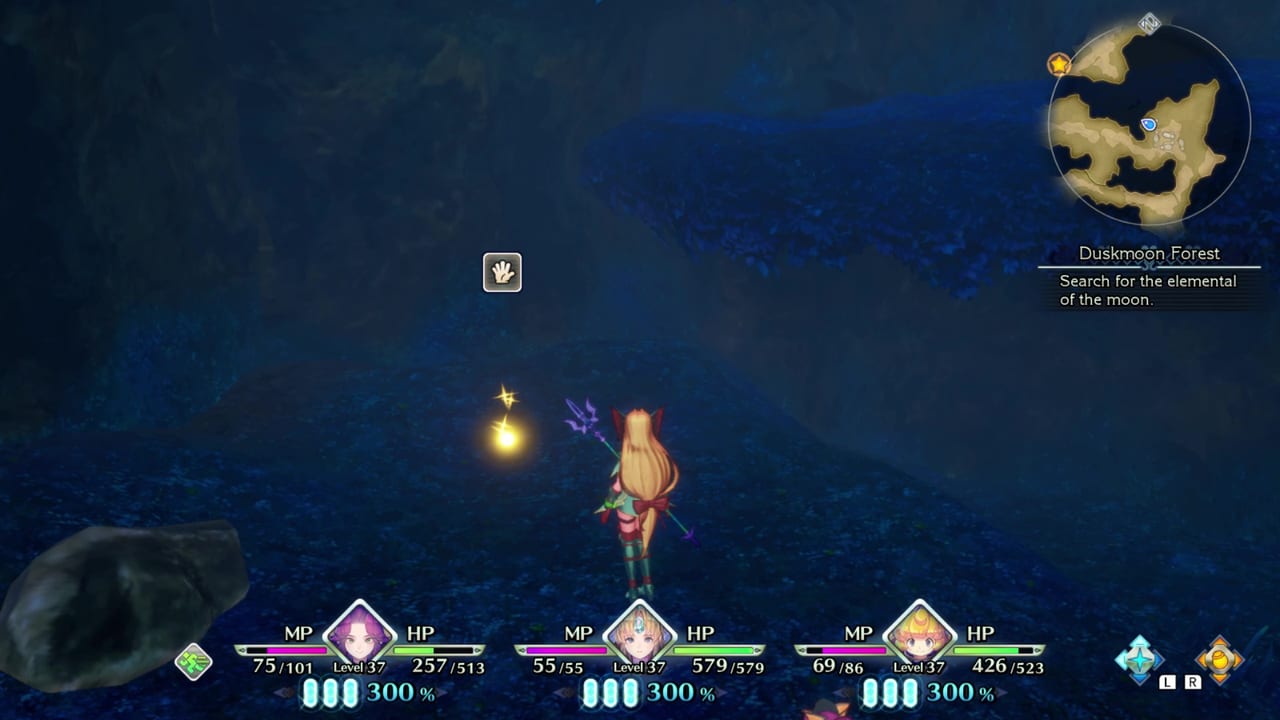The height and width of the screenshot is (720, 1280).
Task: Click the hand interaction prompt icon
Action: [503, 272]
